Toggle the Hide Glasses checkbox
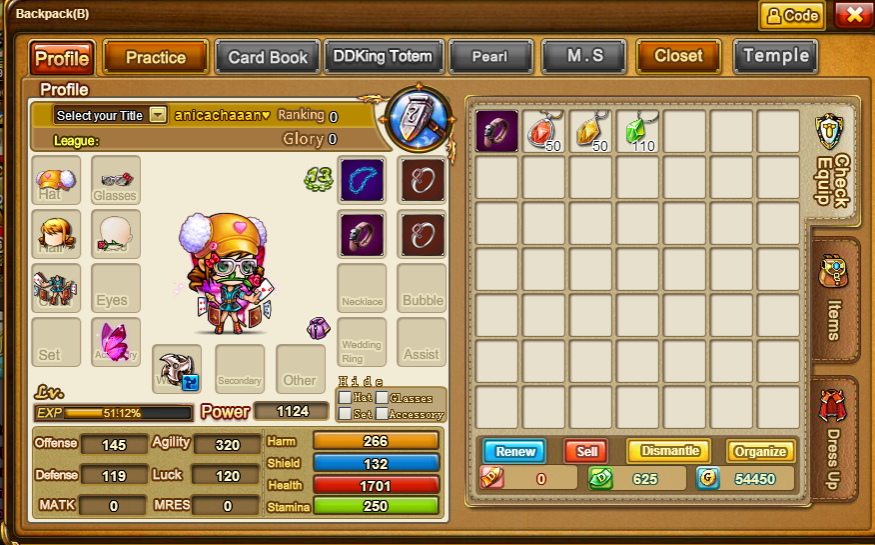Image resolution: width=875 pixels, height=545 pixels. pyautogui.click(x=381, y=398)
